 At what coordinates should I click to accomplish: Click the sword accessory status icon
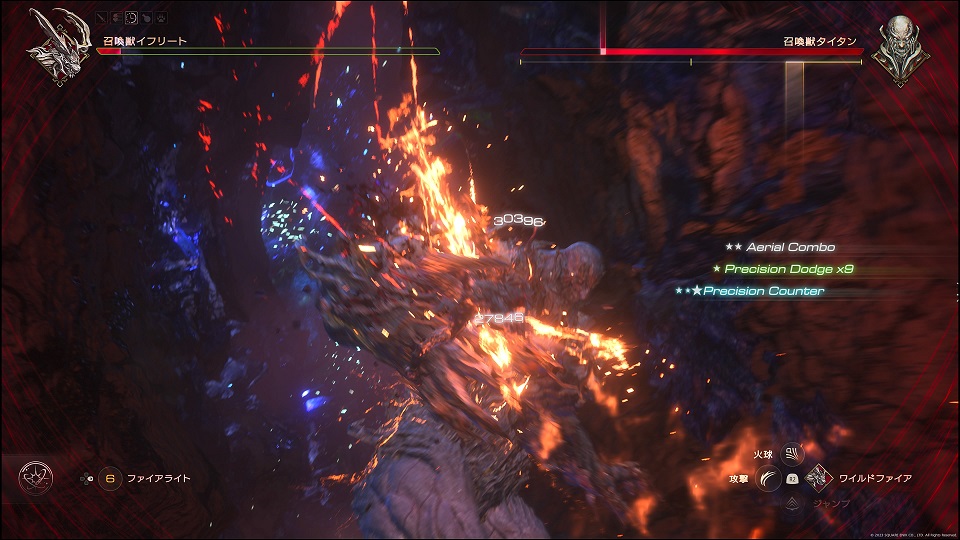coord(104,18)
